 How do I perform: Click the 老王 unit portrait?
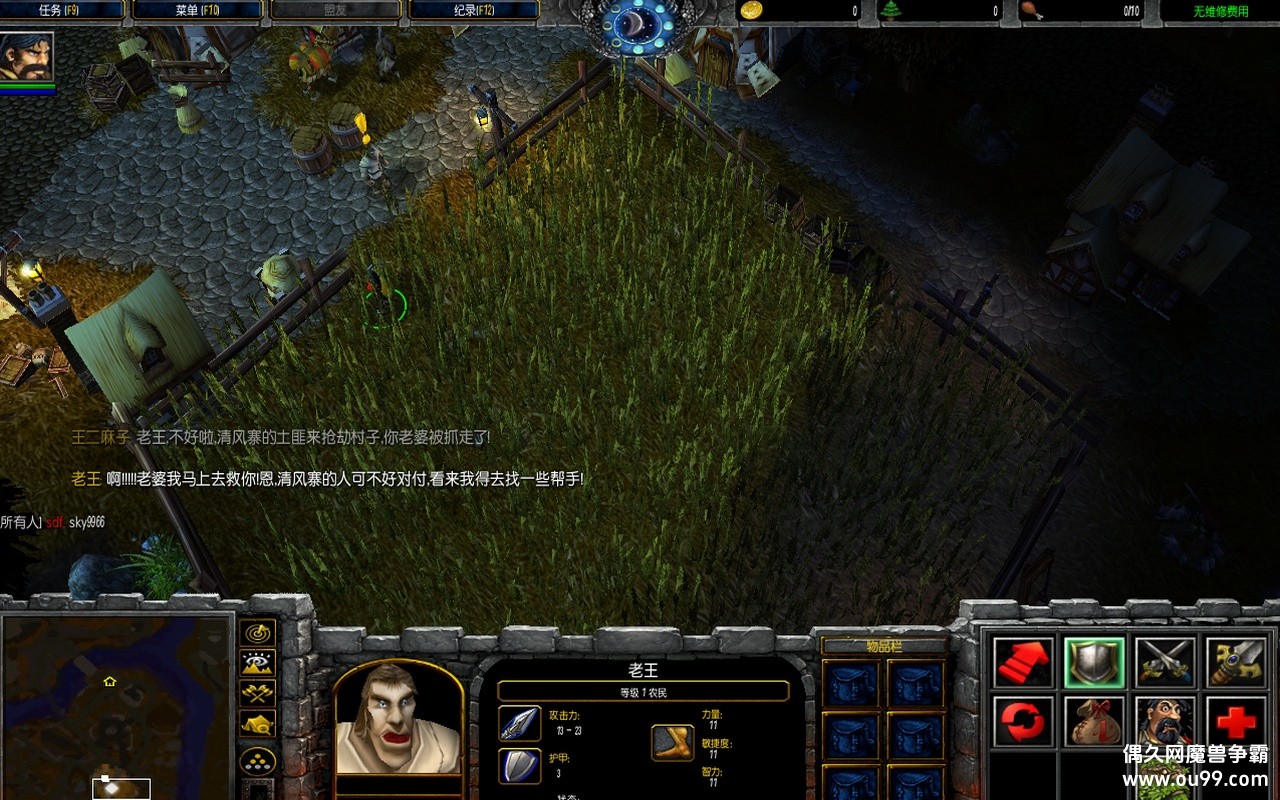point(398,720)
